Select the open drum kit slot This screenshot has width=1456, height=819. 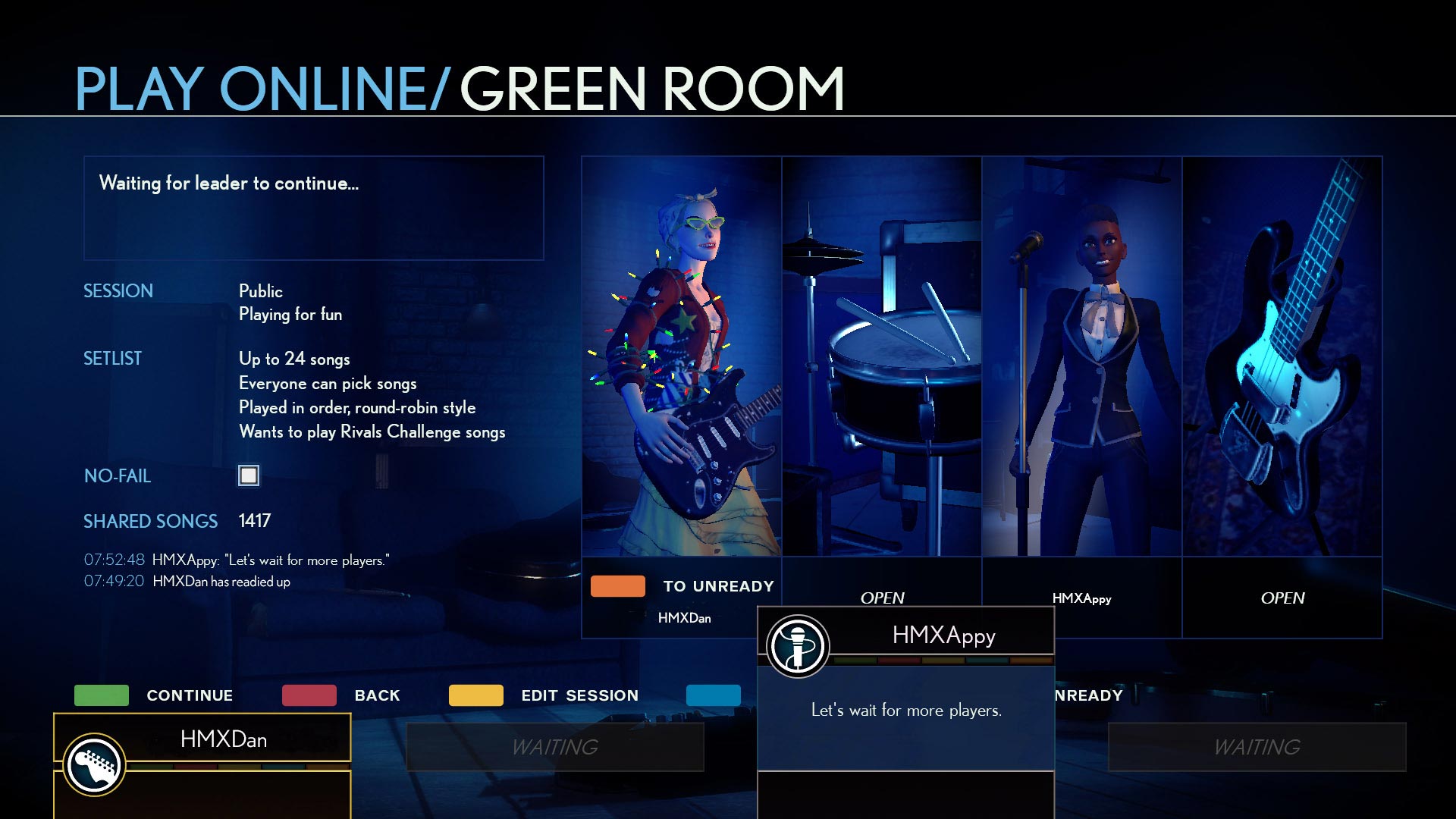pos(881,356)
